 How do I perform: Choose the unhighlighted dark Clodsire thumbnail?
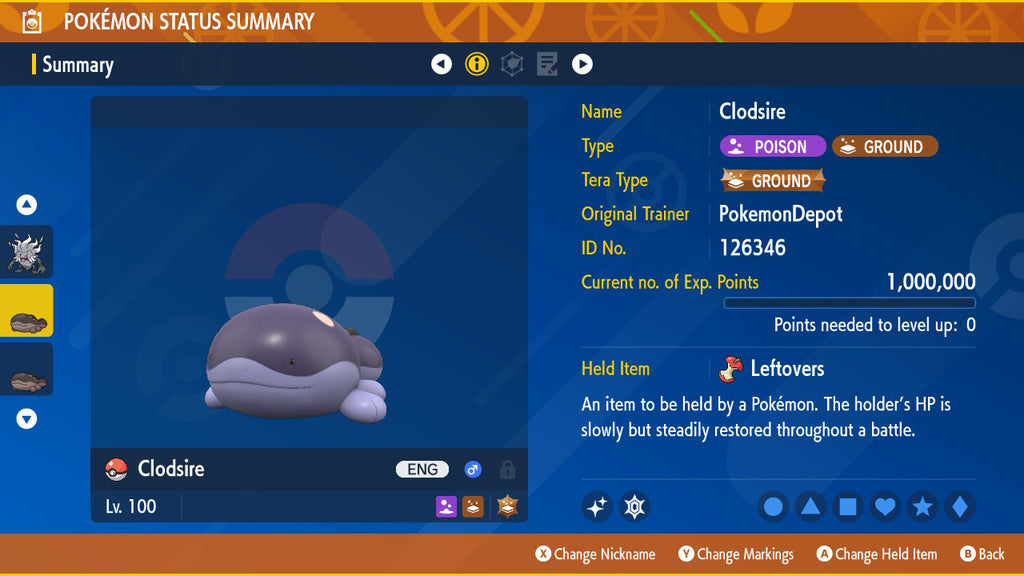point(27,370)
